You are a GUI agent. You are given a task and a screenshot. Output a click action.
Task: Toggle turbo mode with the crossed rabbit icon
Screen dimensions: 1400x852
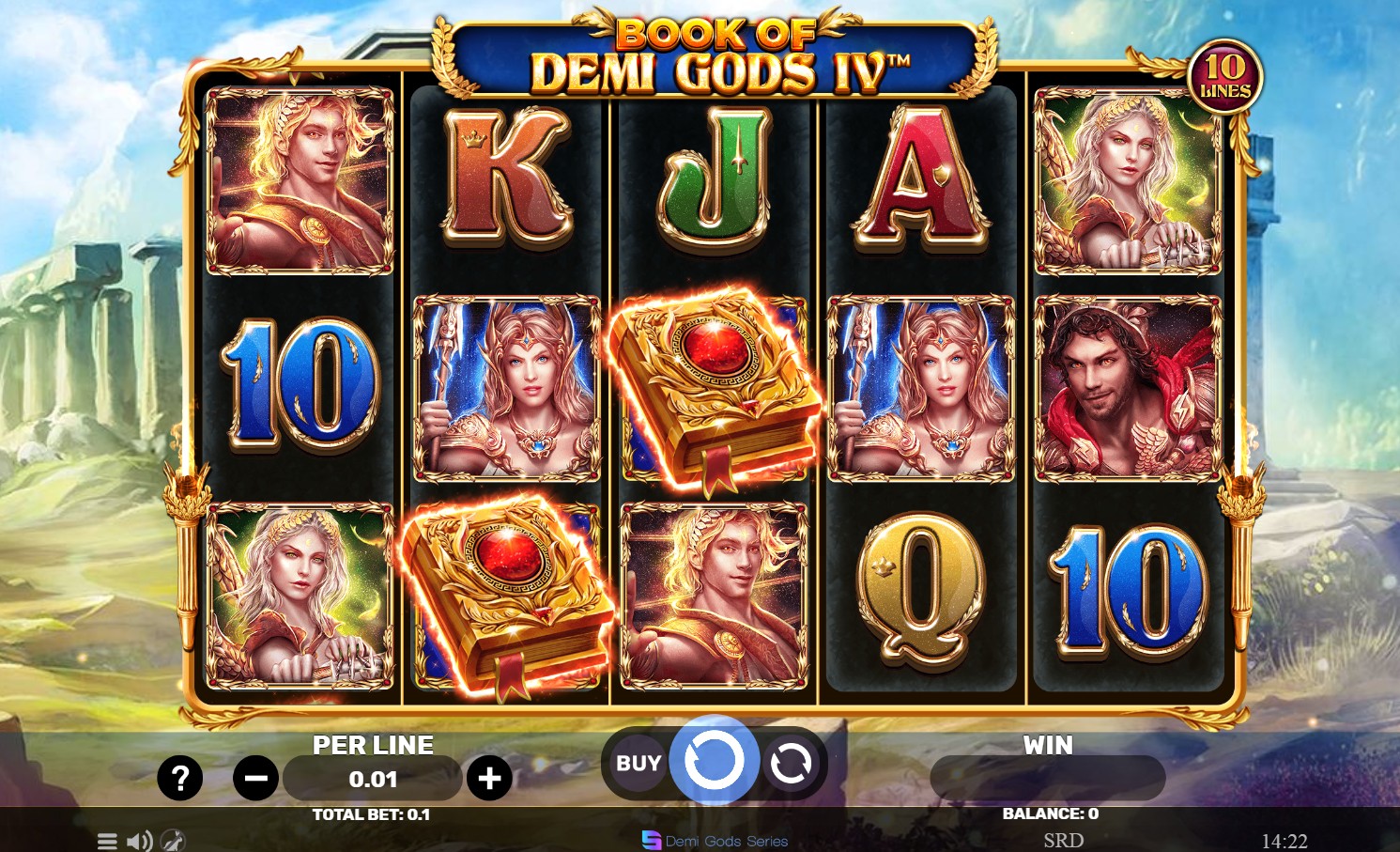[x=172, y=841]
